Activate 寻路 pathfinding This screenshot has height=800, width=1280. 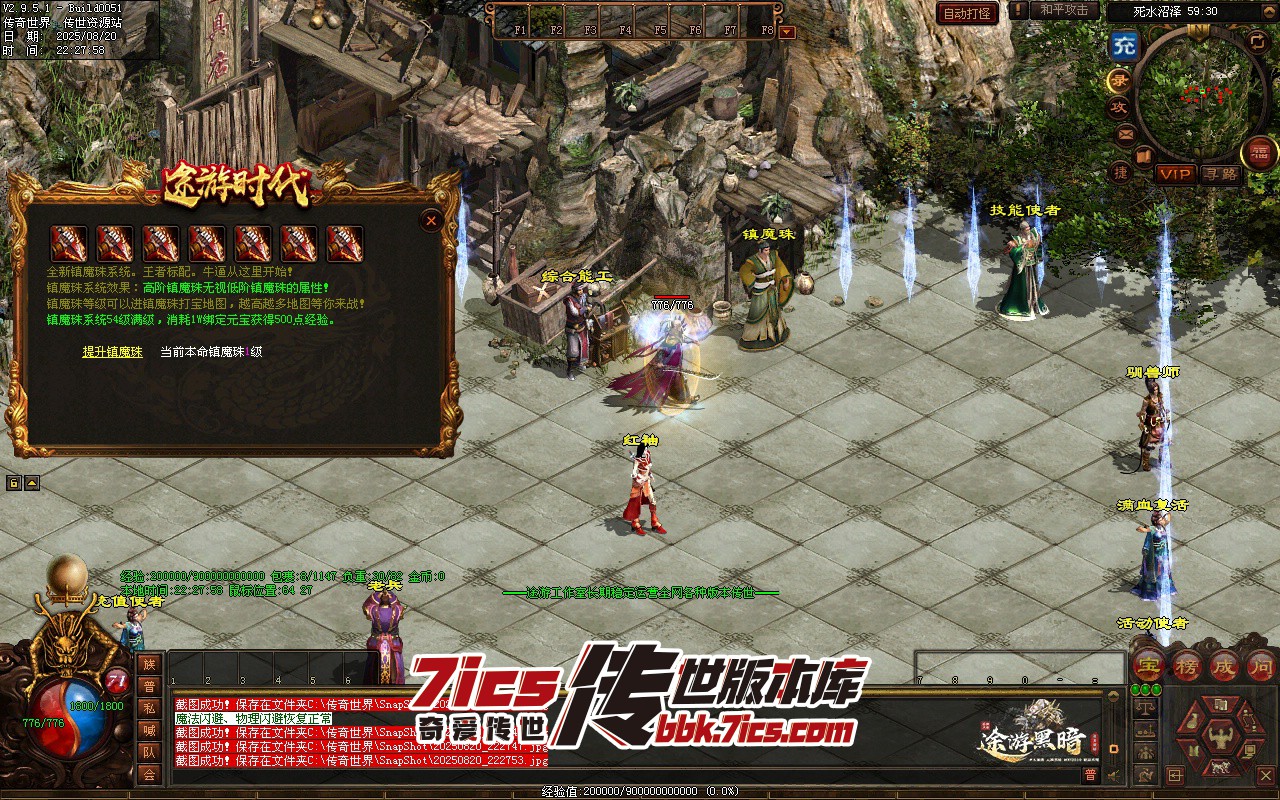point(1220,174)
